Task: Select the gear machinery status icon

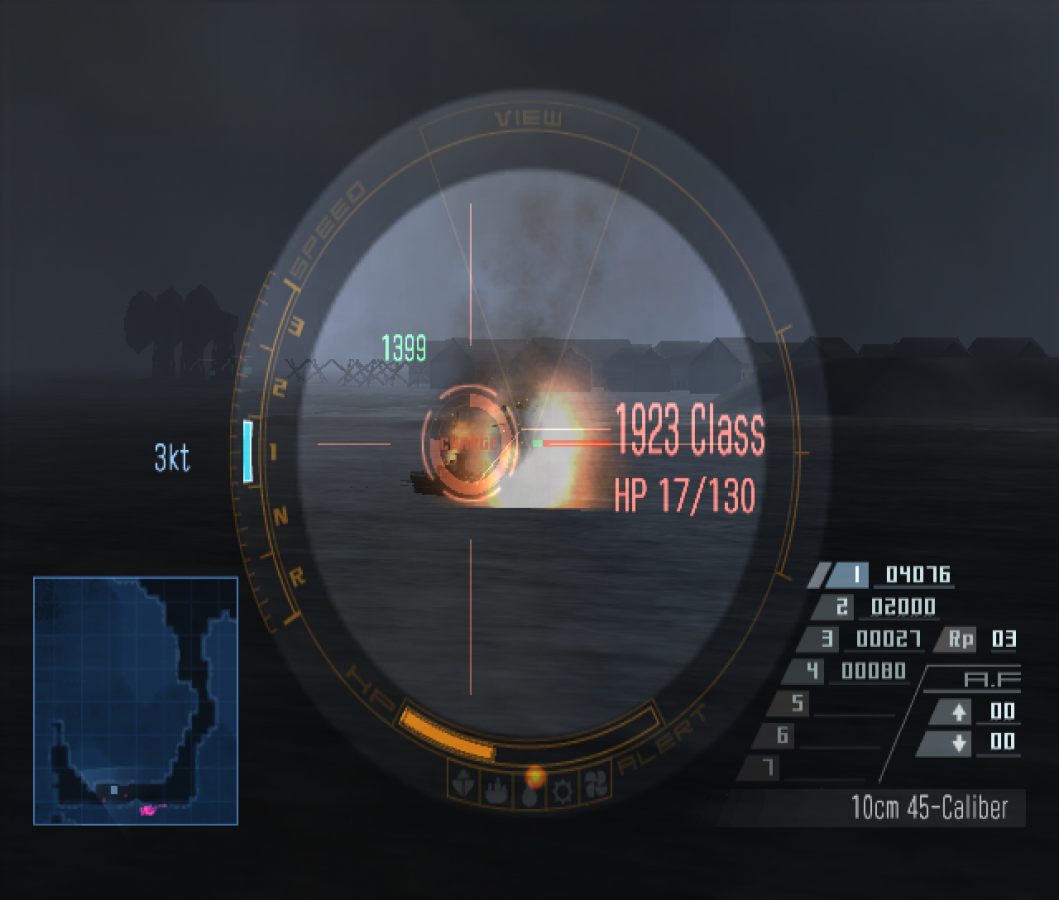Action: [x=563, y=787]
